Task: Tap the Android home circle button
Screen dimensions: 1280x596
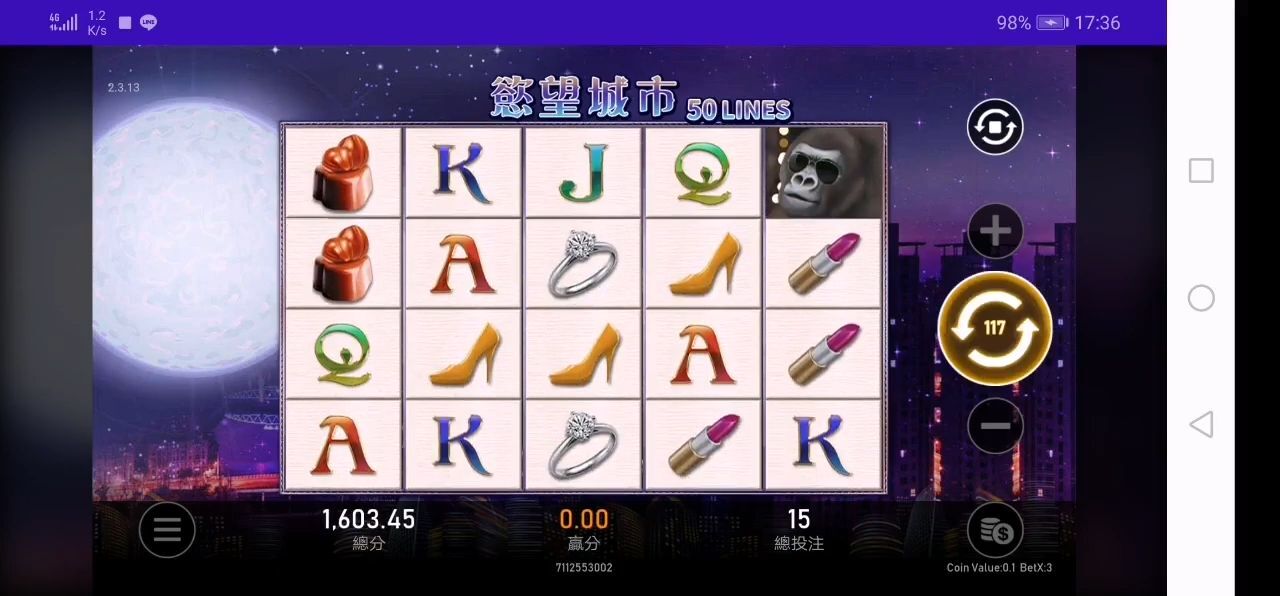Action: (x=1201, y=298)
